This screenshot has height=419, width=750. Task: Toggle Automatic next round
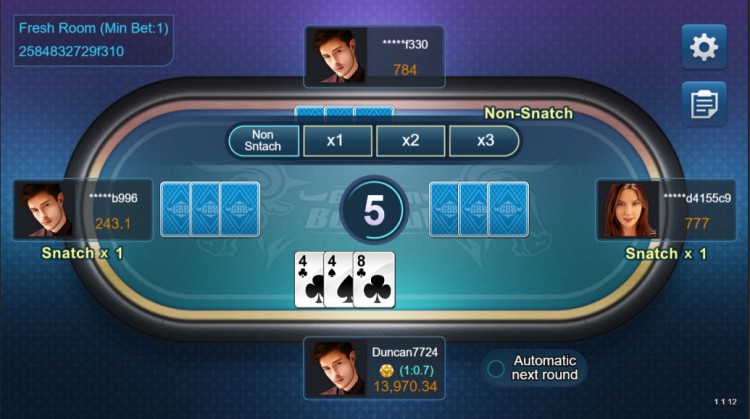tap(495, 368)
